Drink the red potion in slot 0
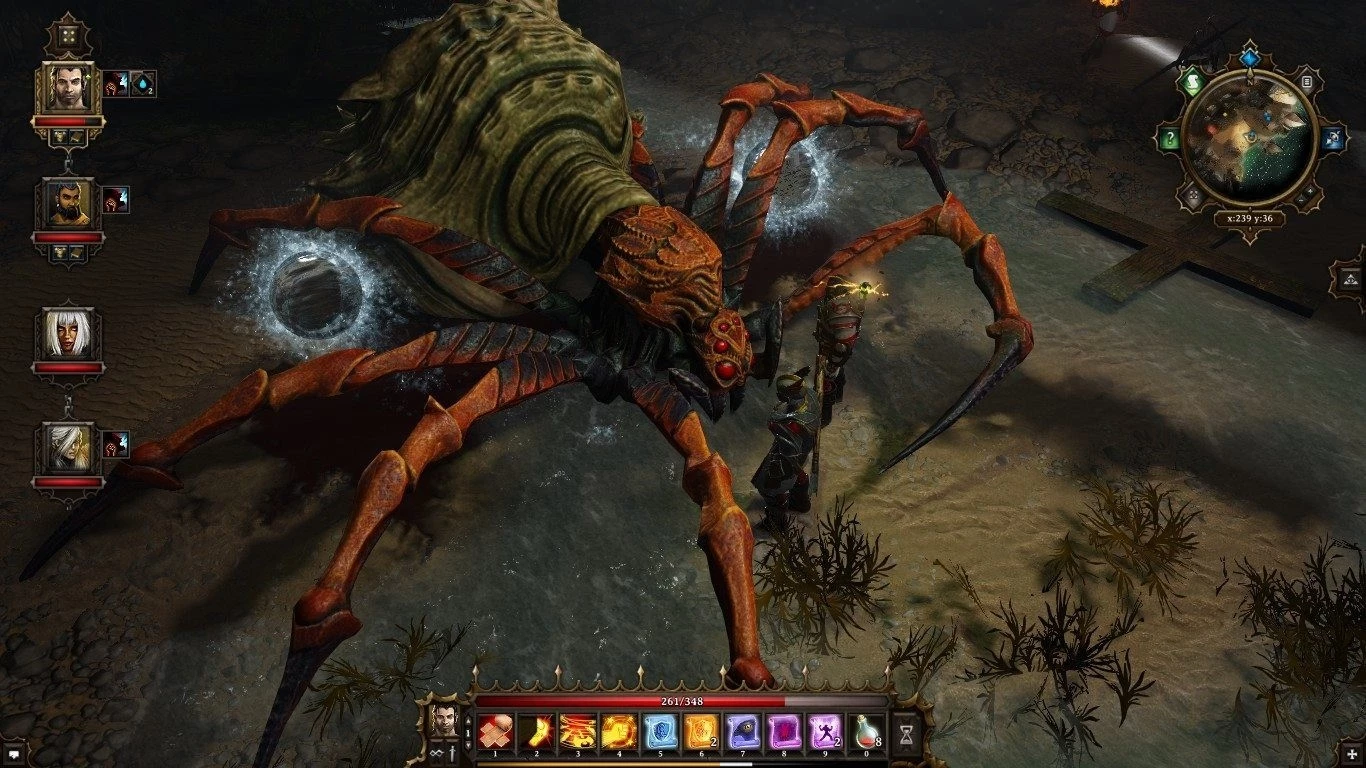Image resolution: width=1366 pixels, height=768 pixels. pos(866,733)
